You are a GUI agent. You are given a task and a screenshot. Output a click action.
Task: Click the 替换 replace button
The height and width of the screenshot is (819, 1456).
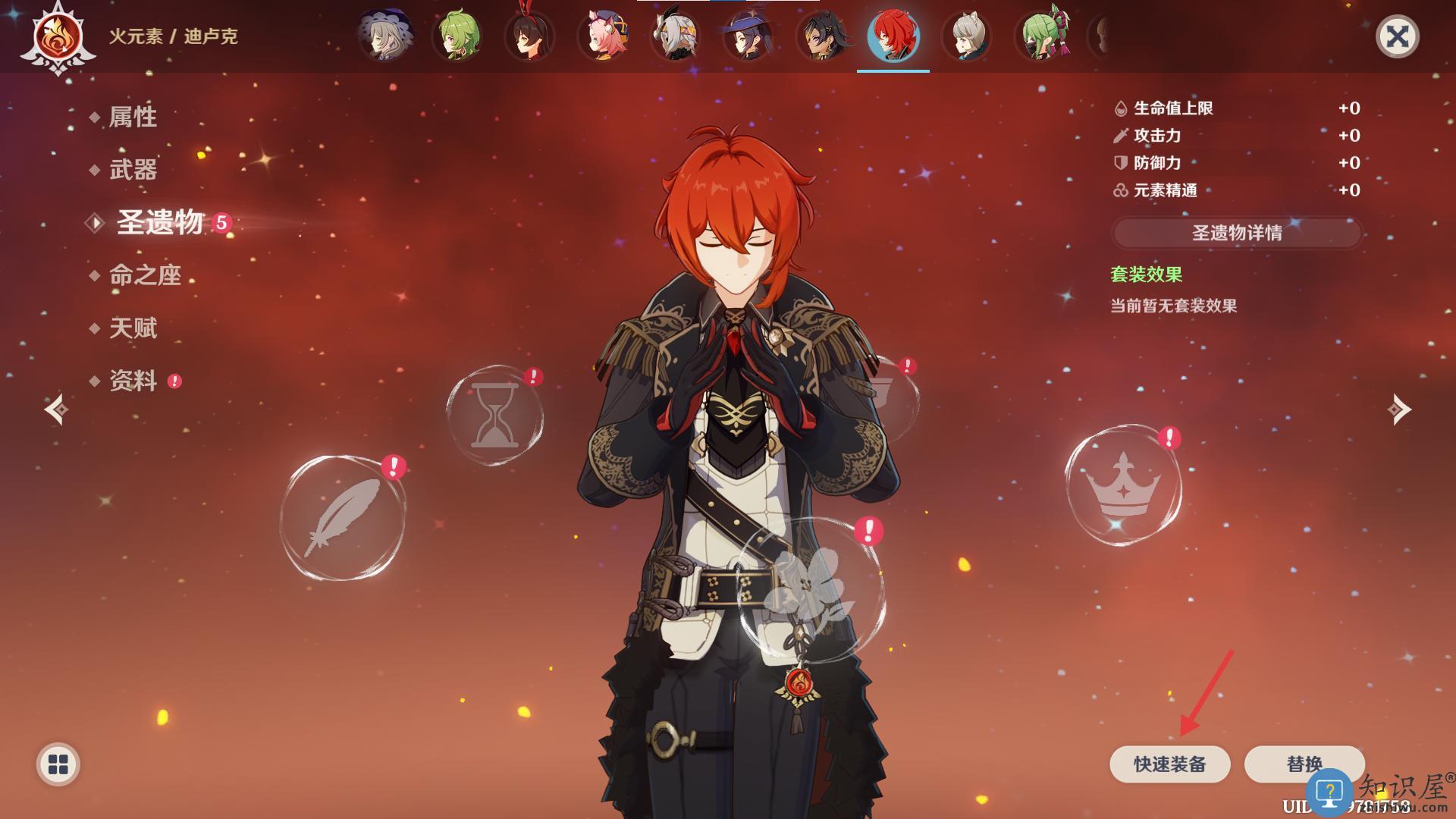pyautogui.click(x=1304, y=764)
